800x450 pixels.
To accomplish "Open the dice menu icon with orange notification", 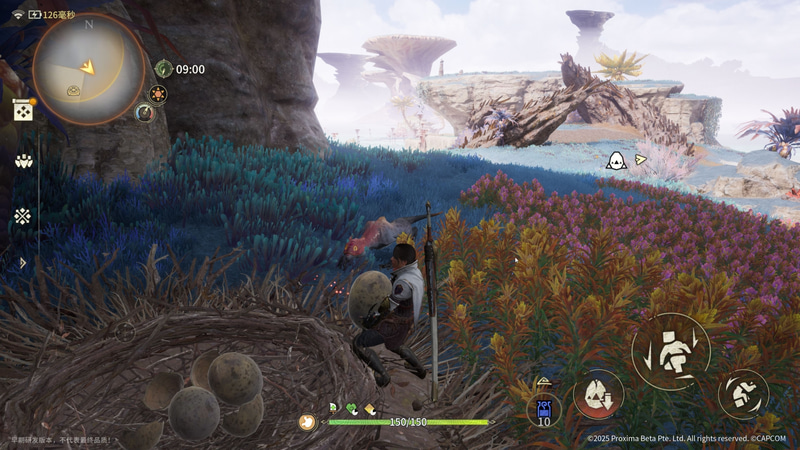I will (x=22, y=110).
